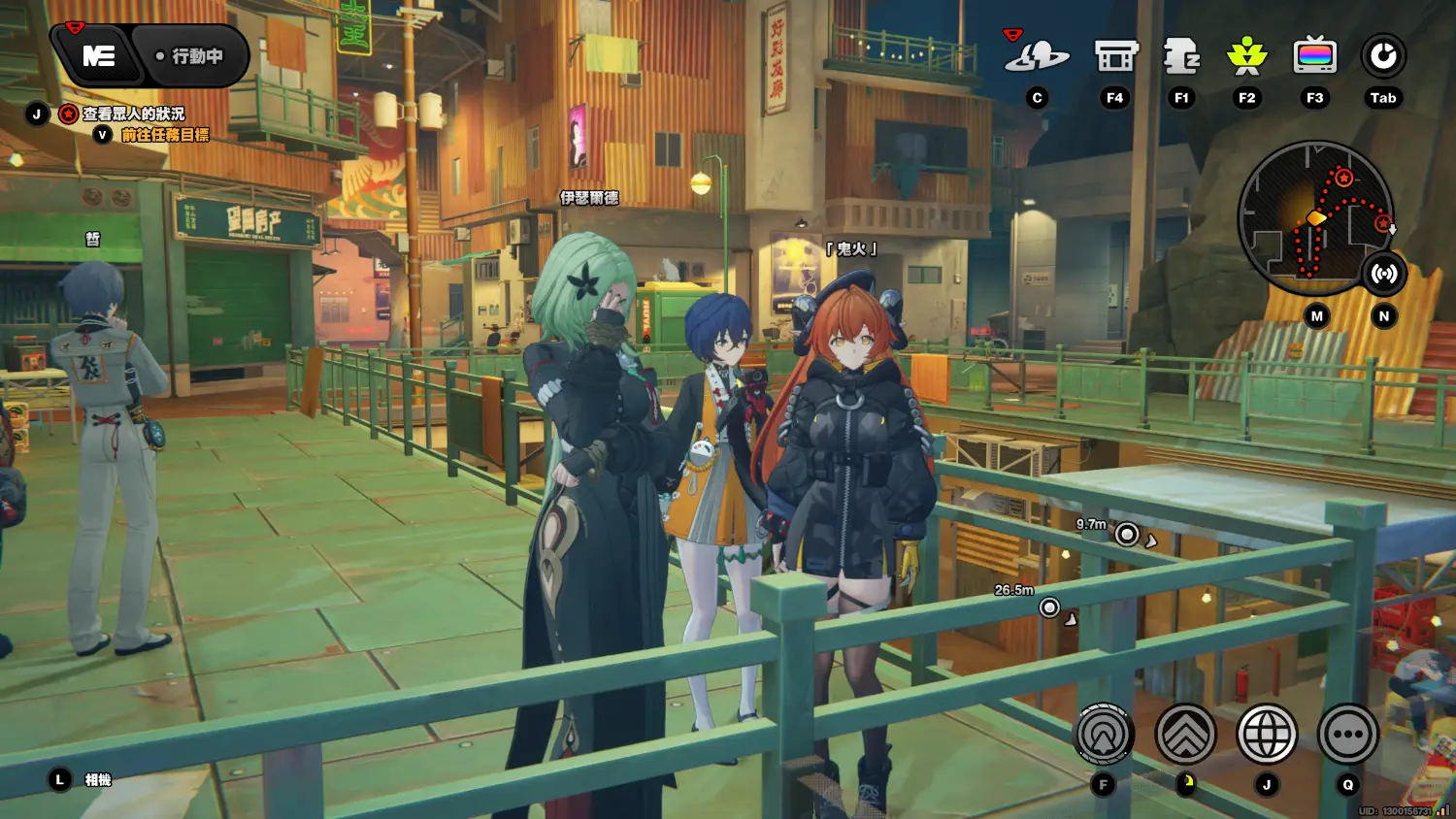Tap the concentric-arcs action button
This screenshot has width=1456, height=819.
(1104, 735)
